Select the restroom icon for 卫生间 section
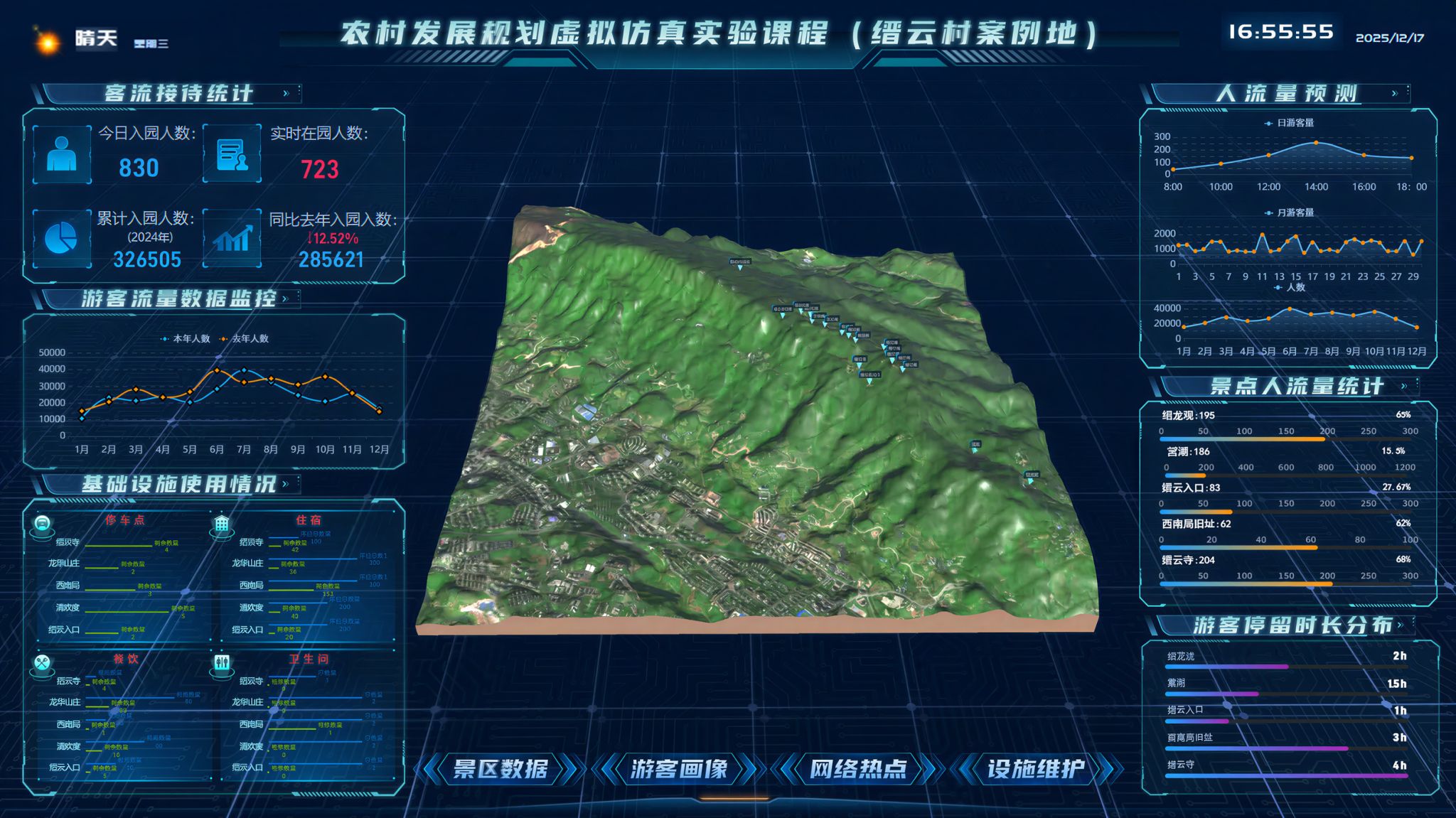 [223, 662]
